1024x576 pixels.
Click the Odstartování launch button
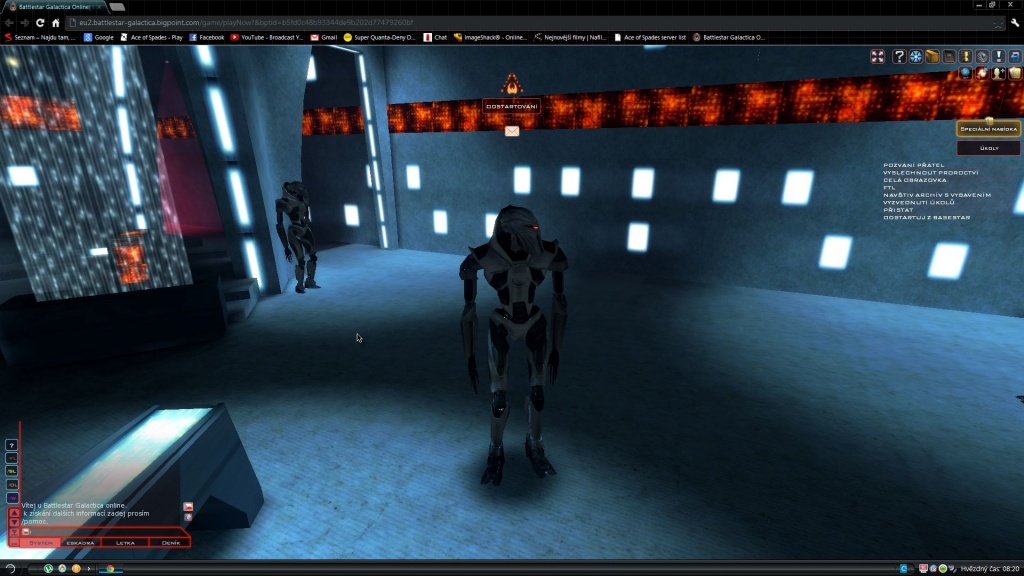click(512, 106)
